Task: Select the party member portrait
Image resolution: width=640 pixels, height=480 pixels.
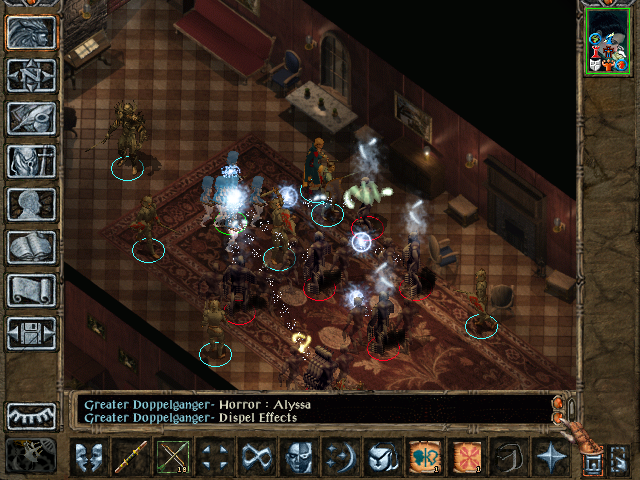Action: click(606, 40)
